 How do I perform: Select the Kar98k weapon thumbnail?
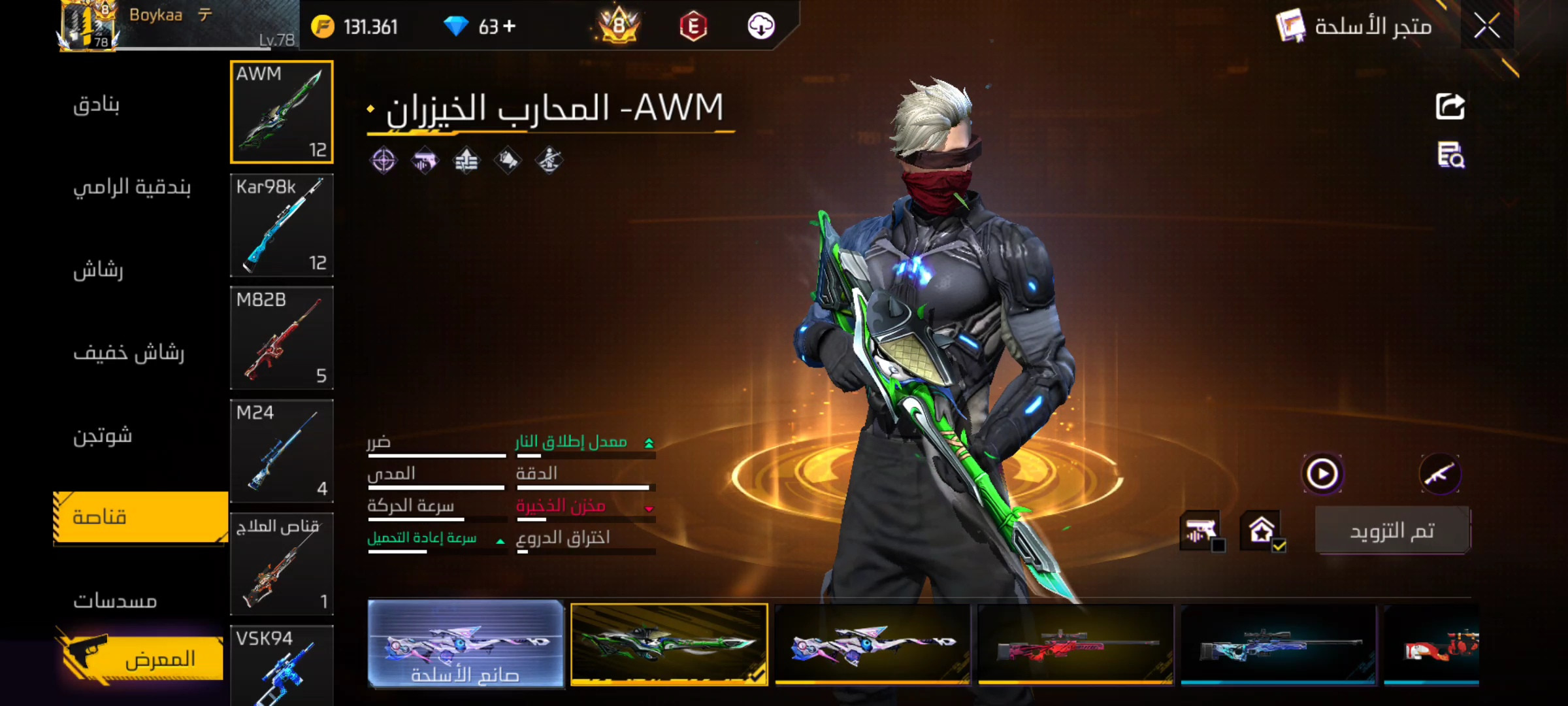click(x=282, y=226)
